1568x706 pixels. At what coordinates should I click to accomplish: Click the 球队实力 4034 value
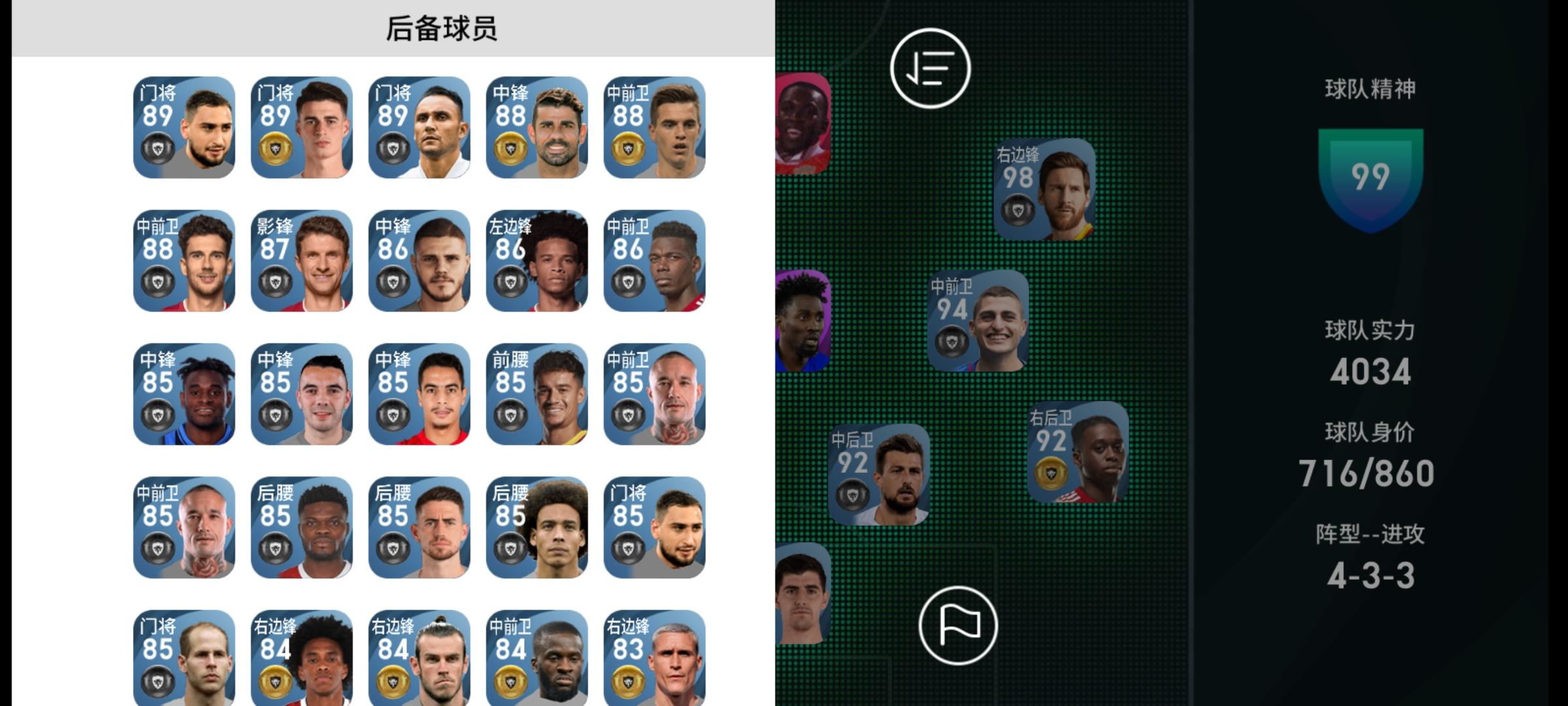[1372, 373]
